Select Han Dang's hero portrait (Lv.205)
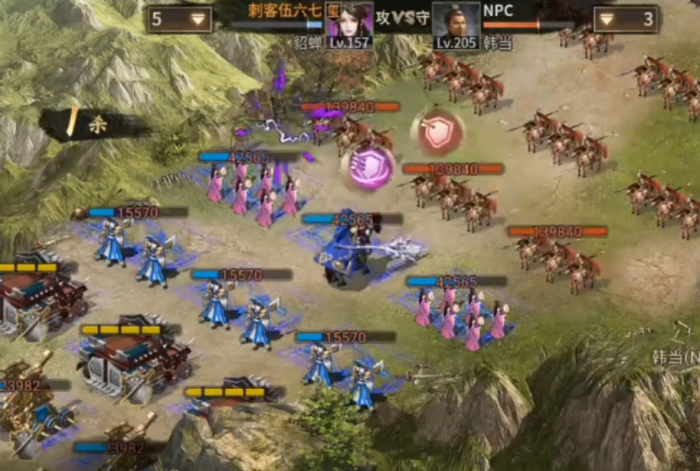 click(x=456, y=24)
